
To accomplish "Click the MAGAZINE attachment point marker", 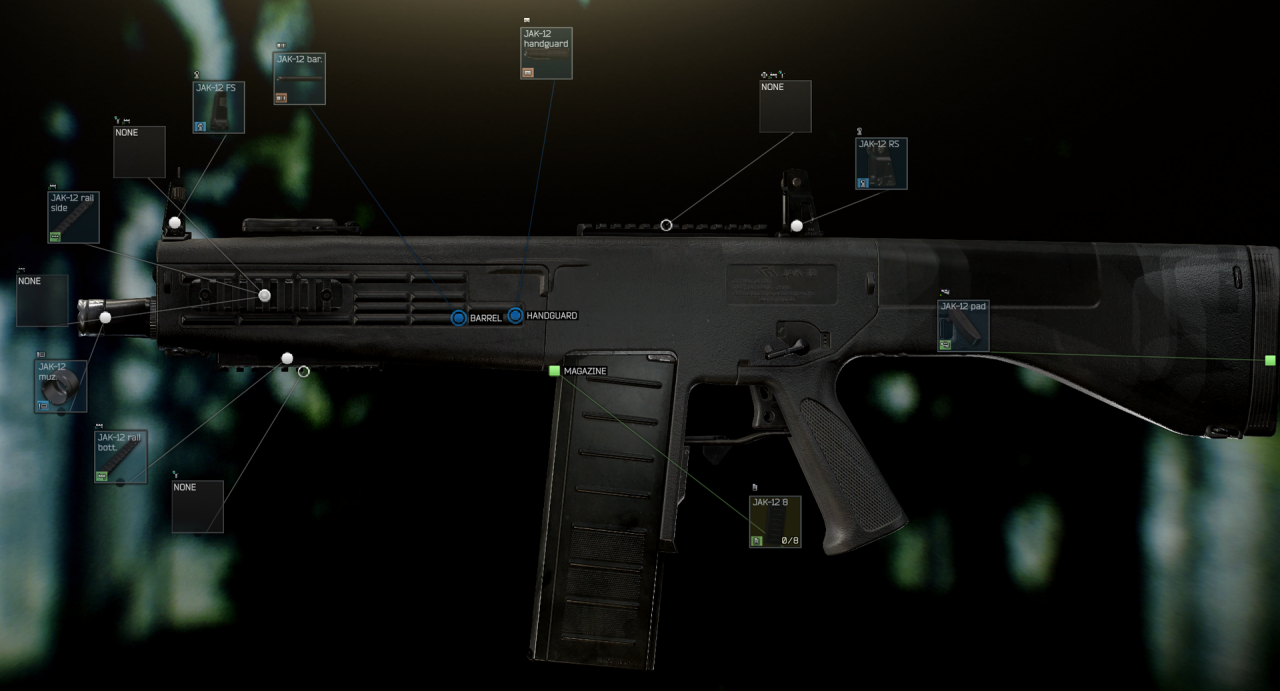I will [554, 371].
